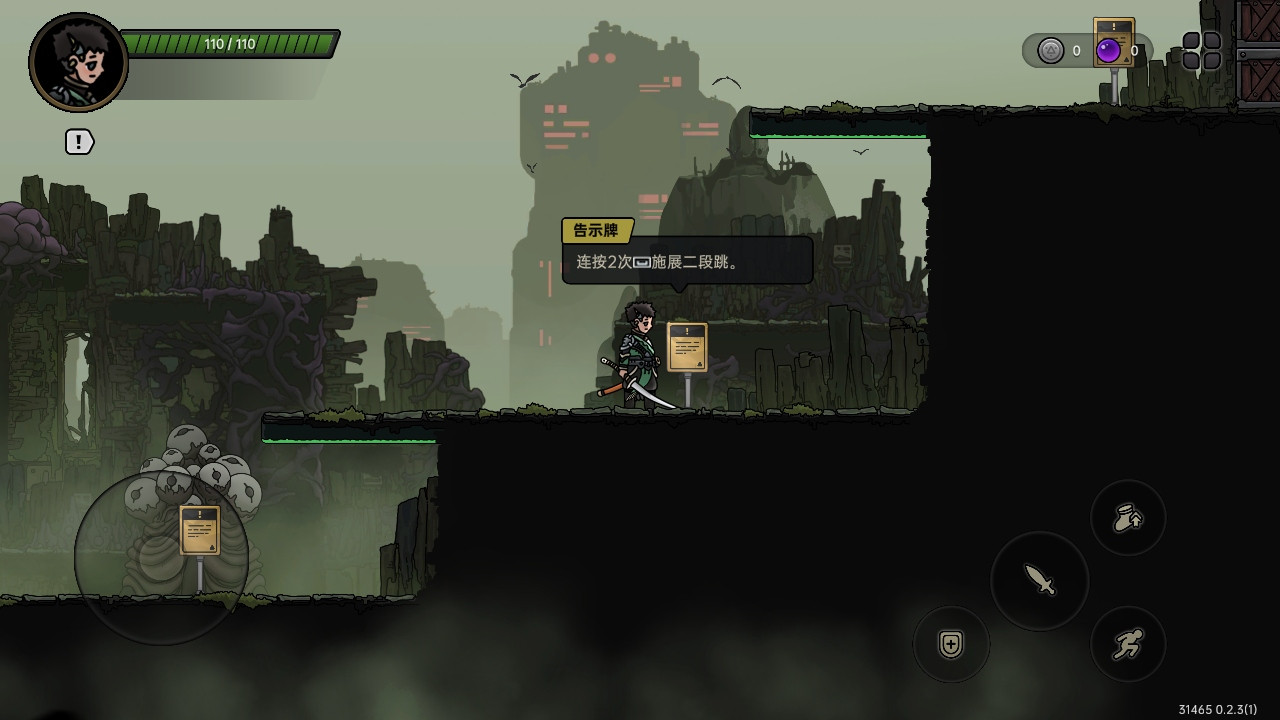Trigger the running figure dash button

click(1128, 644)
